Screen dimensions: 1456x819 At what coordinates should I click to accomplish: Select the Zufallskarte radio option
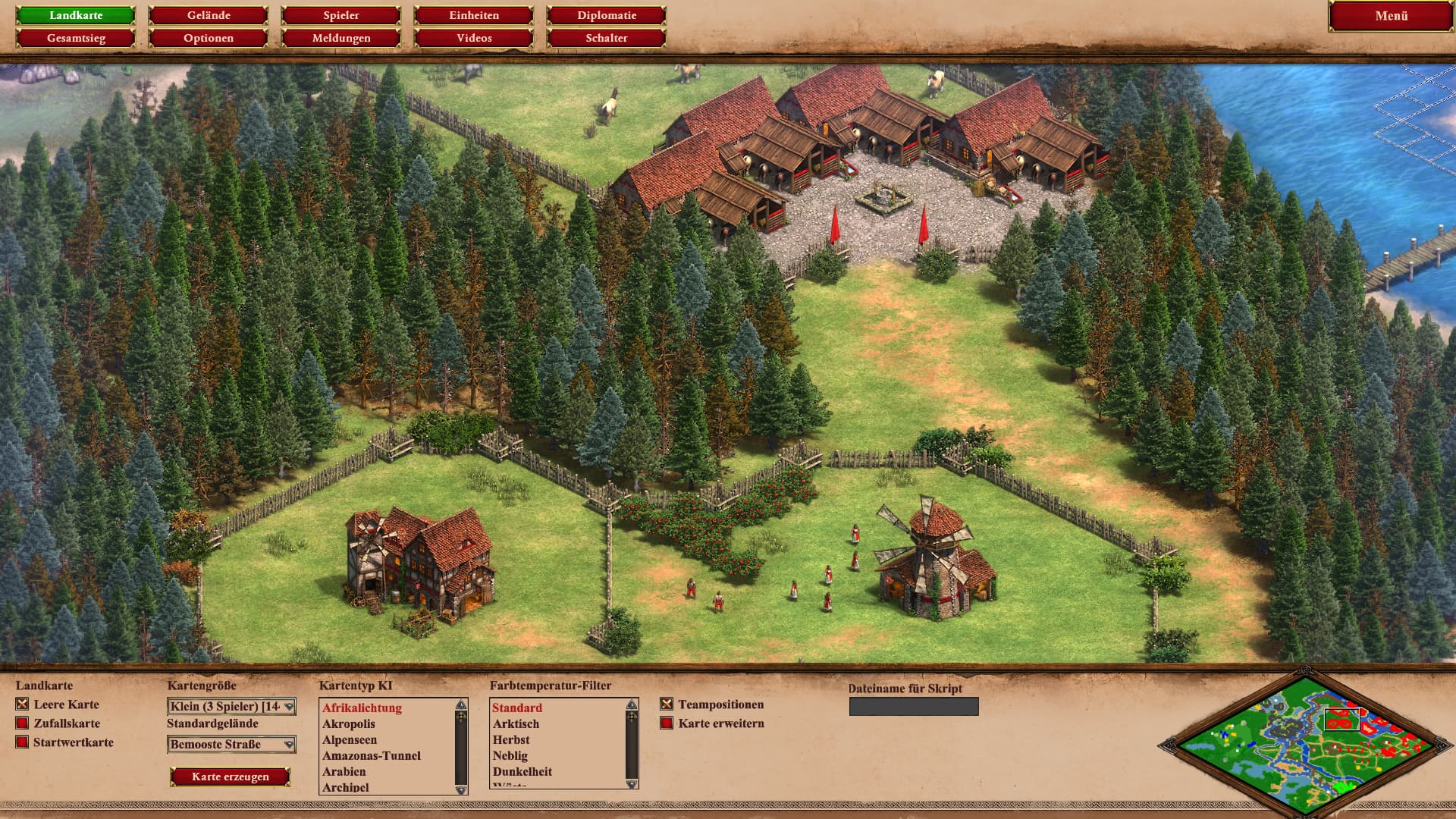[22, 723]
